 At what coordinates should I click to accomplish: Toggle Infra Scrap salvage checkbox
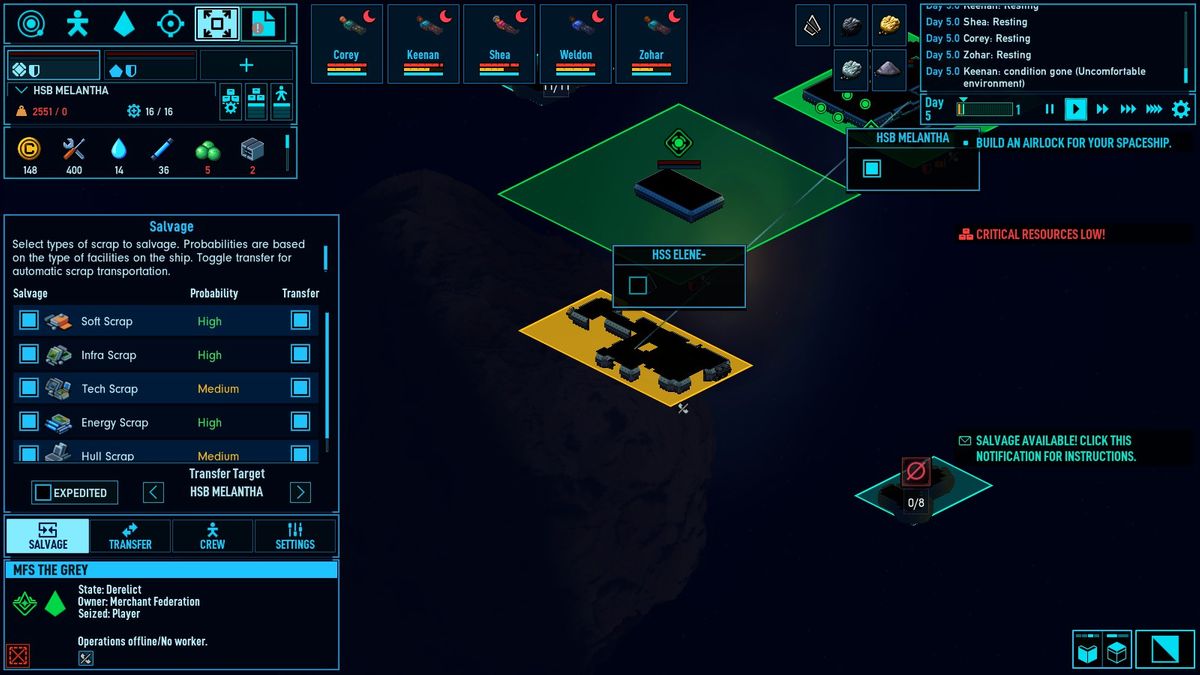(29, 354)
